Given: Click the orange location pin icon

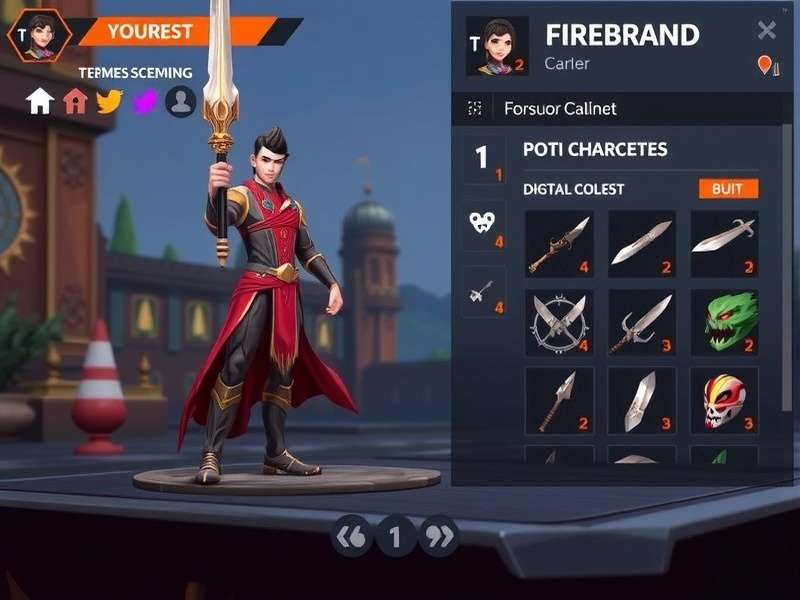Looking at the screenshot, I should [765, 65].
